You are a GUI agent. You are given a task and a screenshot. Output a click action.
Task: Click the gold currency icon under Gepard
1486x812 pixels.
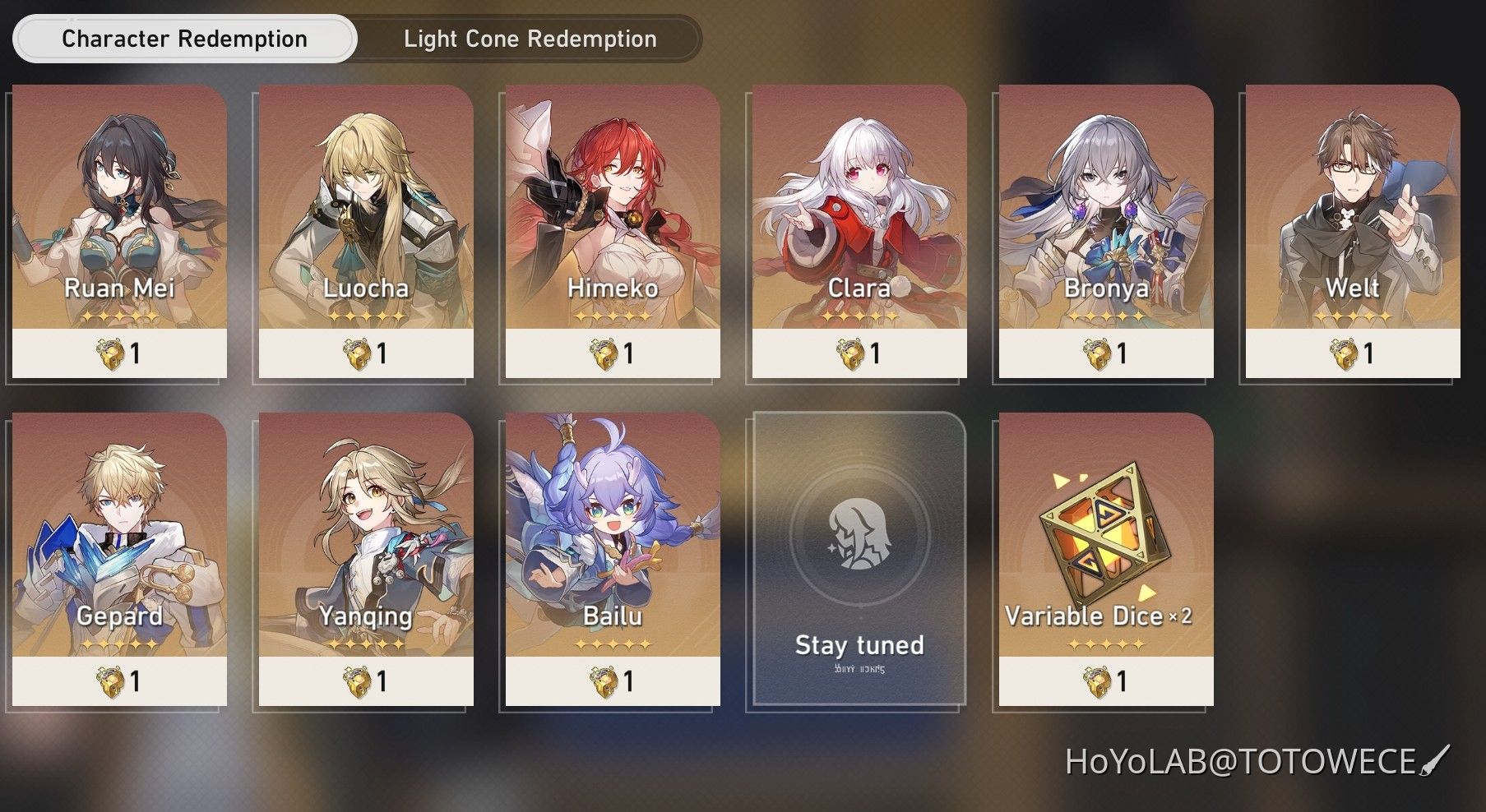[111, 680]
